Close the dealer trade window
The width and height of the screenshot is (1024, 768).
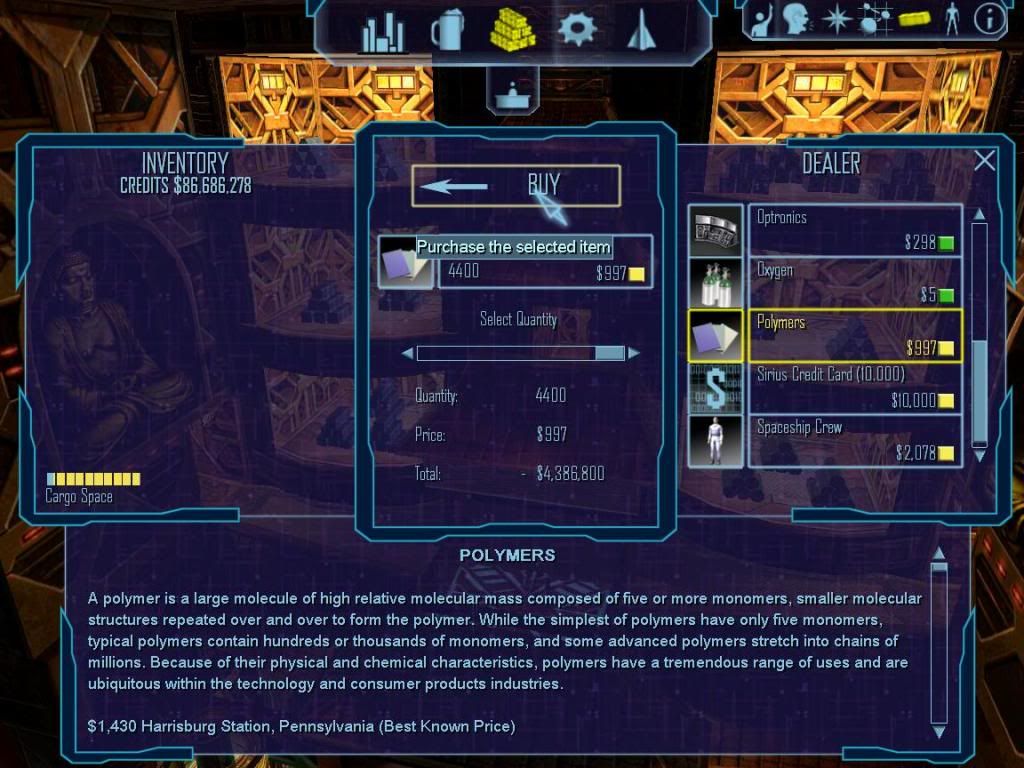click(x=985, y=160)
